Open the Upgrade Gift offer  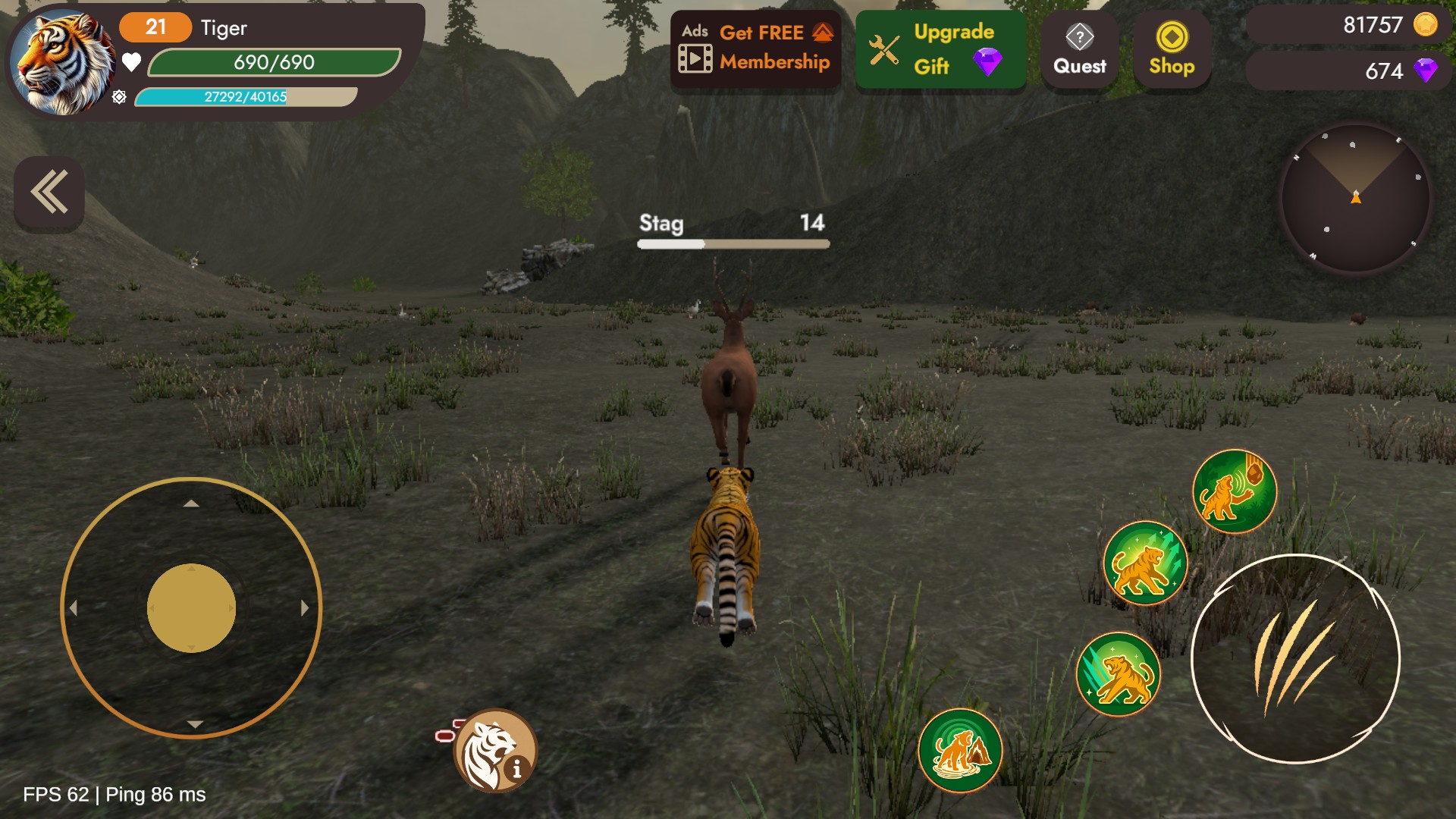[x=940, y=49]
